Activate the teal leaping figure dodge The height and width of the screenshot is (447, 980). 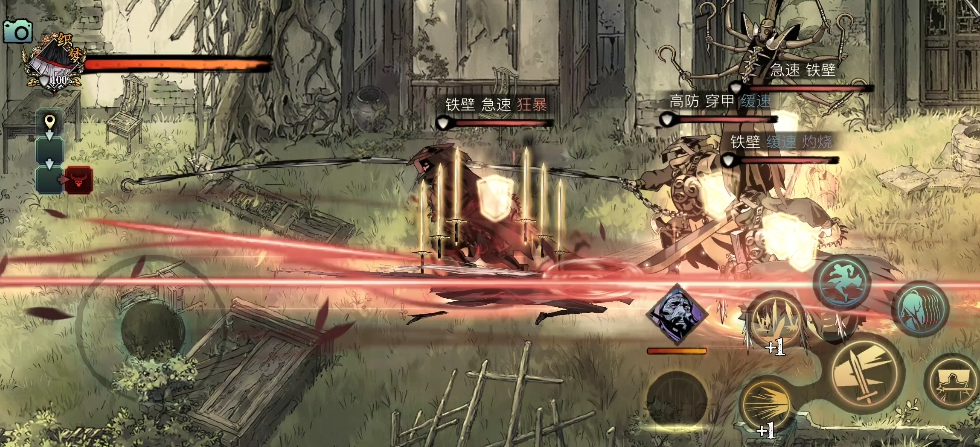(841, 281)
